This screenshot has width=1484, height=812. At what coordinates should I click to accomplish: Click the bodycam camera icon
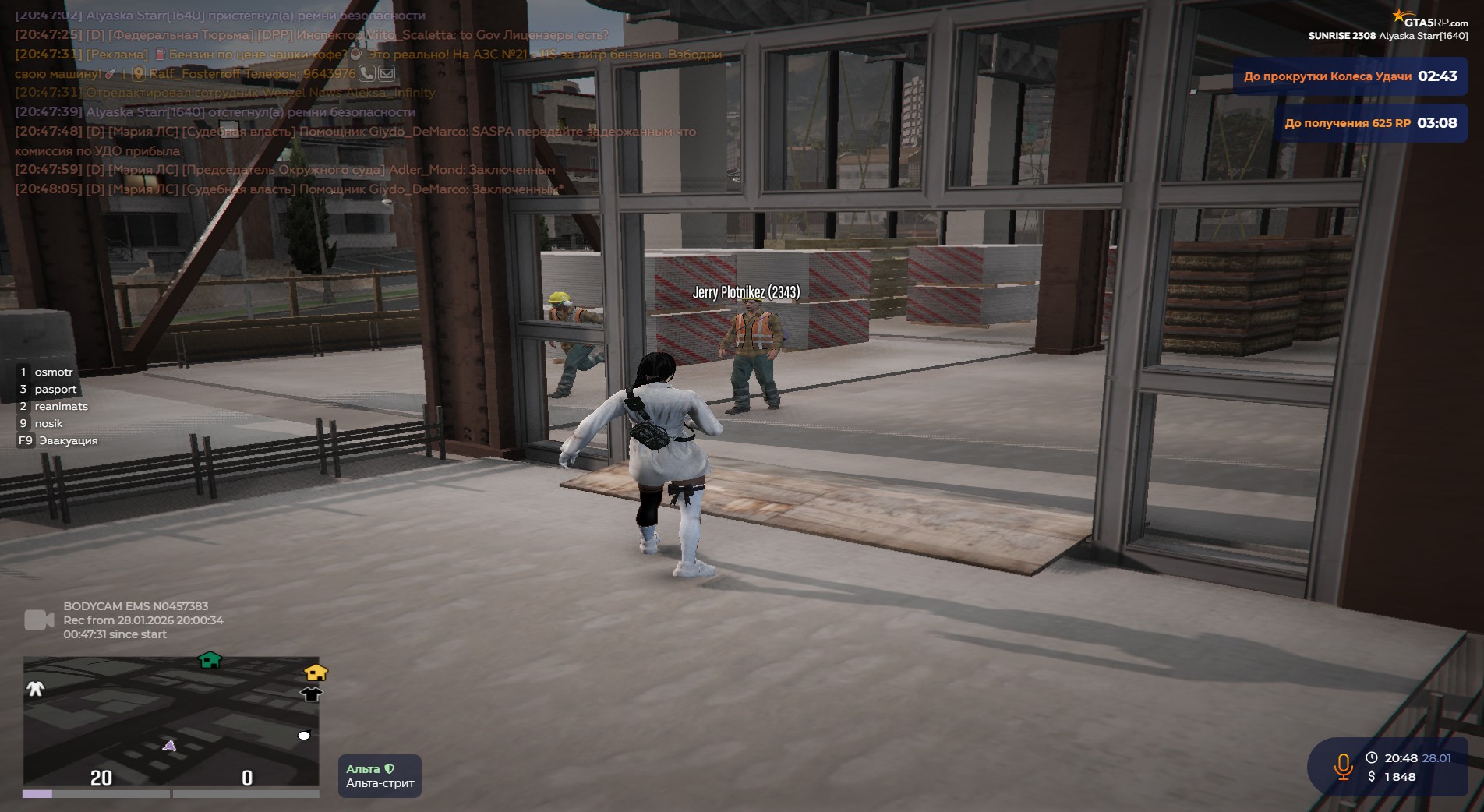click(x=39, y=620)
